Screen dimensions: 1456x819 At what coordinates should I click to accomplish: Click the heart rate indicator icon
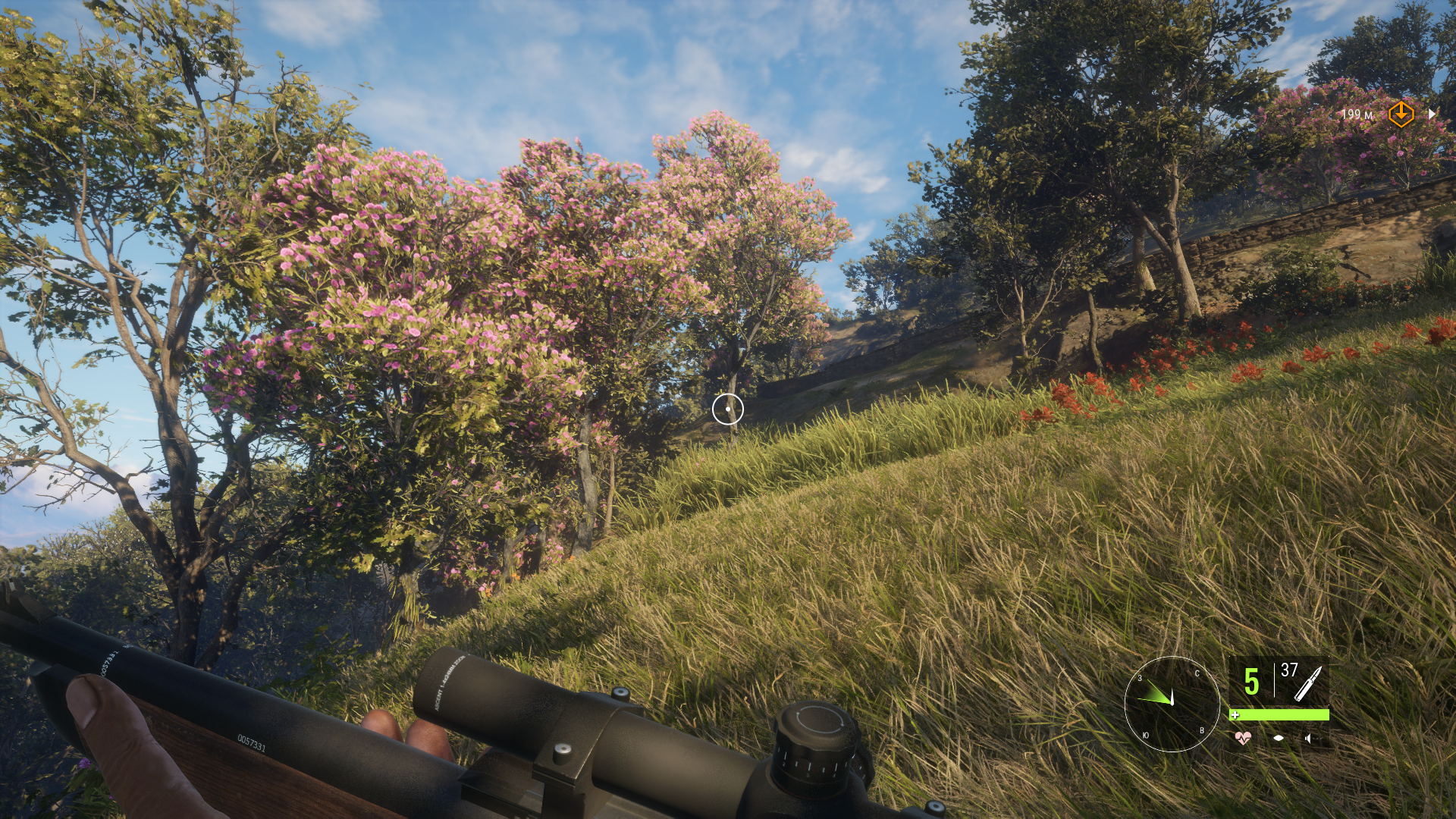(x=1243, y=738)
